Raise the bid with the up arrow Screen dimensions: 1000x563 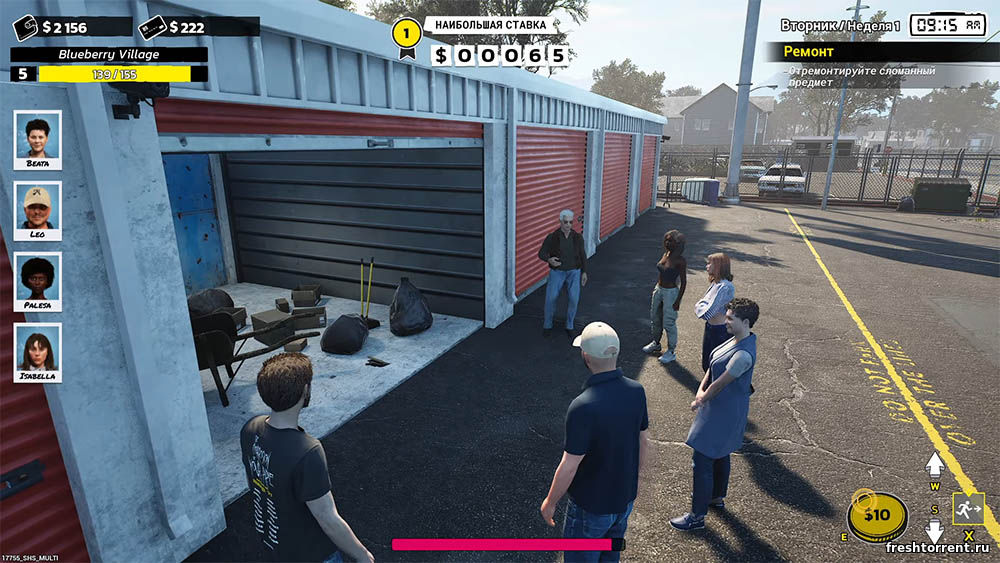click(x=935, y=464)
